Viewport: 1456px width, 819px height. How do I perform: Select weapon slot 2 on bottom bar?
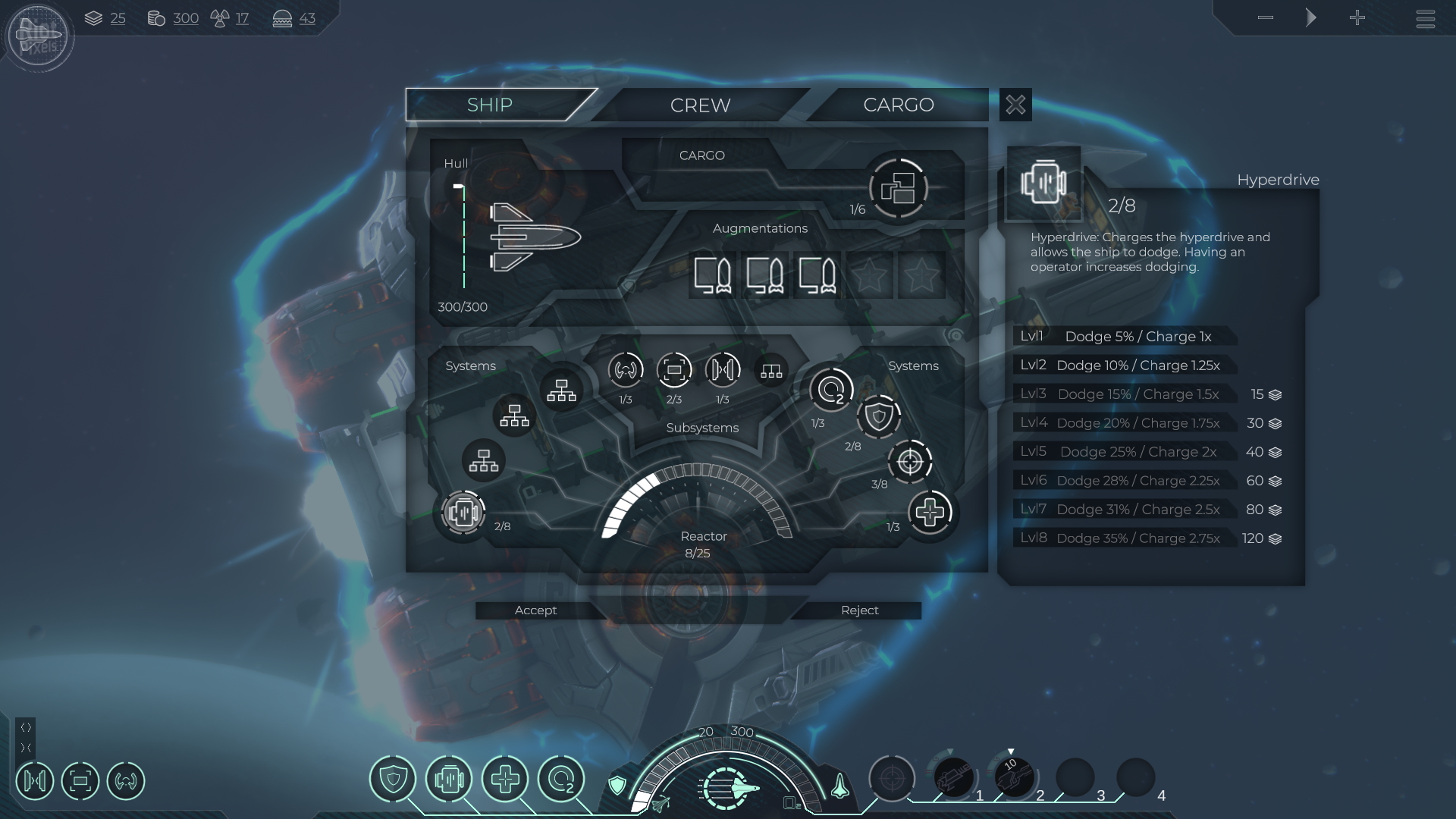(x=1014, y=778)
